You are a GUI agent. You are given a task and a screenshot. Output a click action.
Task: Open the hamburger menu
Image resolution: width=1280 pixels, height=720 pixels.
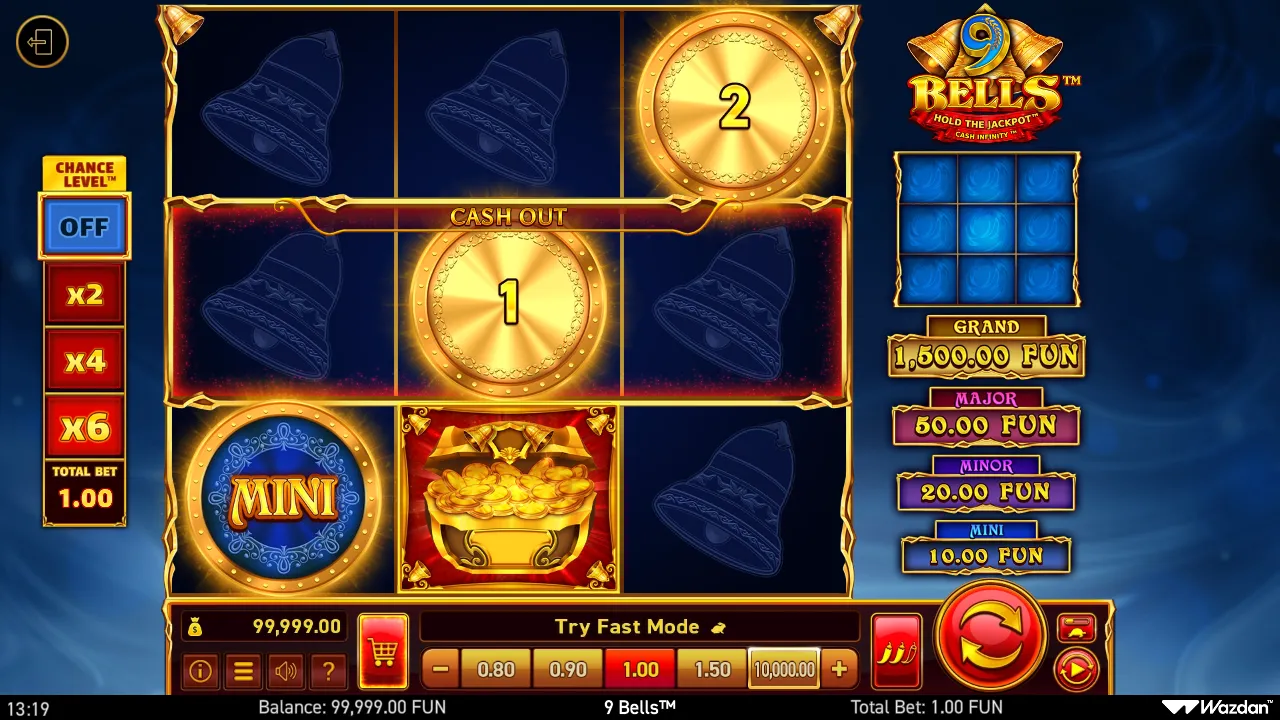pyautogui.click(x=243, y=671)
